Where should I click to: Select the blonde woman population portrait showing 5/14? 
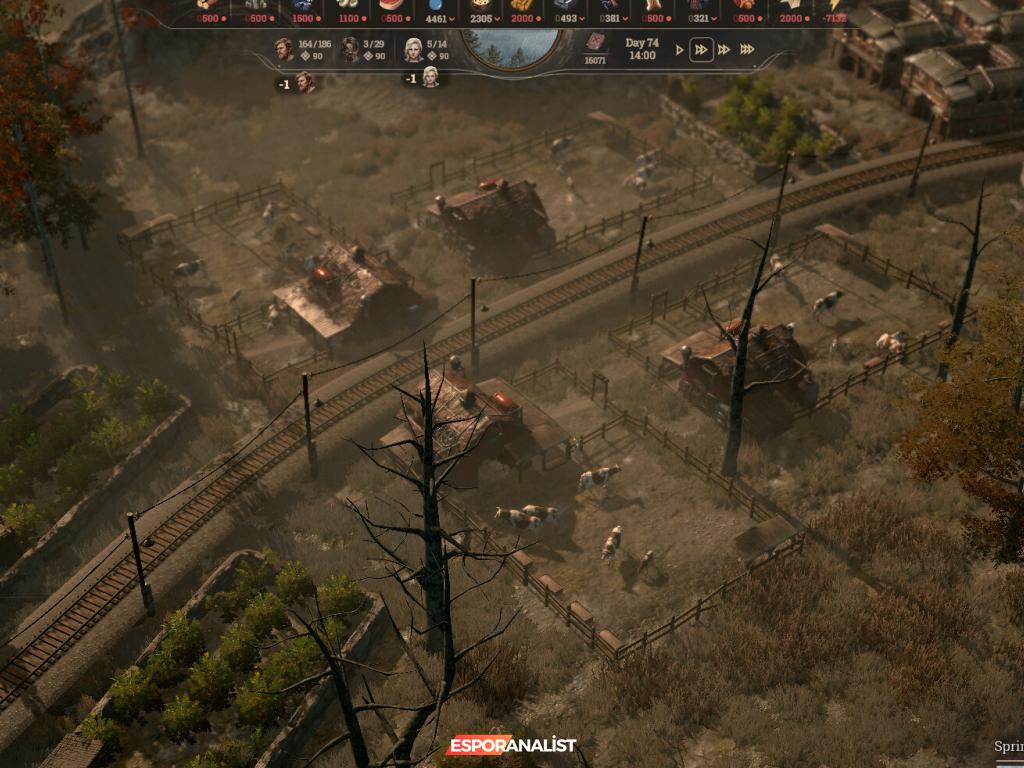coord(413,49)
